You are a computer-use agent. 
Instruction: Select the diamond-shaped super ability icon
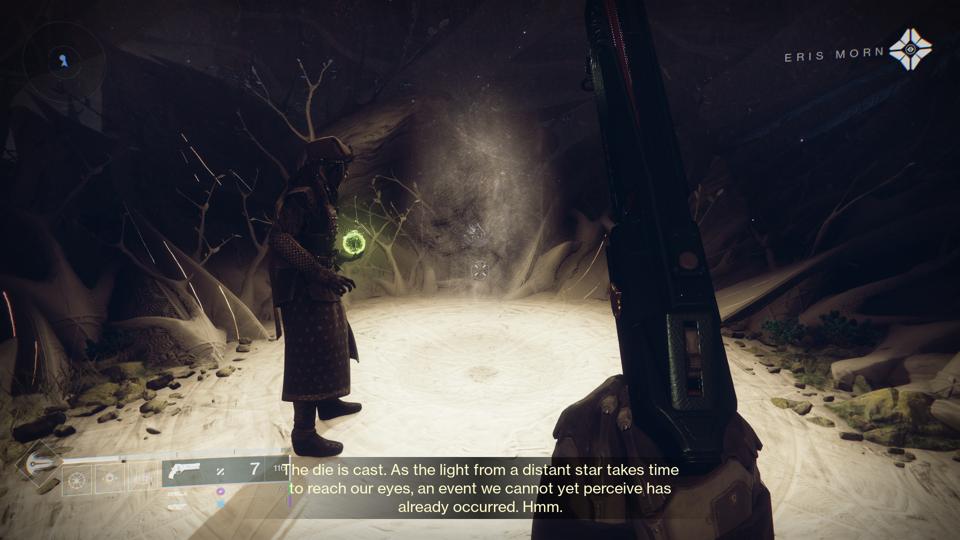pyautogui.click(x=41, y=464)
